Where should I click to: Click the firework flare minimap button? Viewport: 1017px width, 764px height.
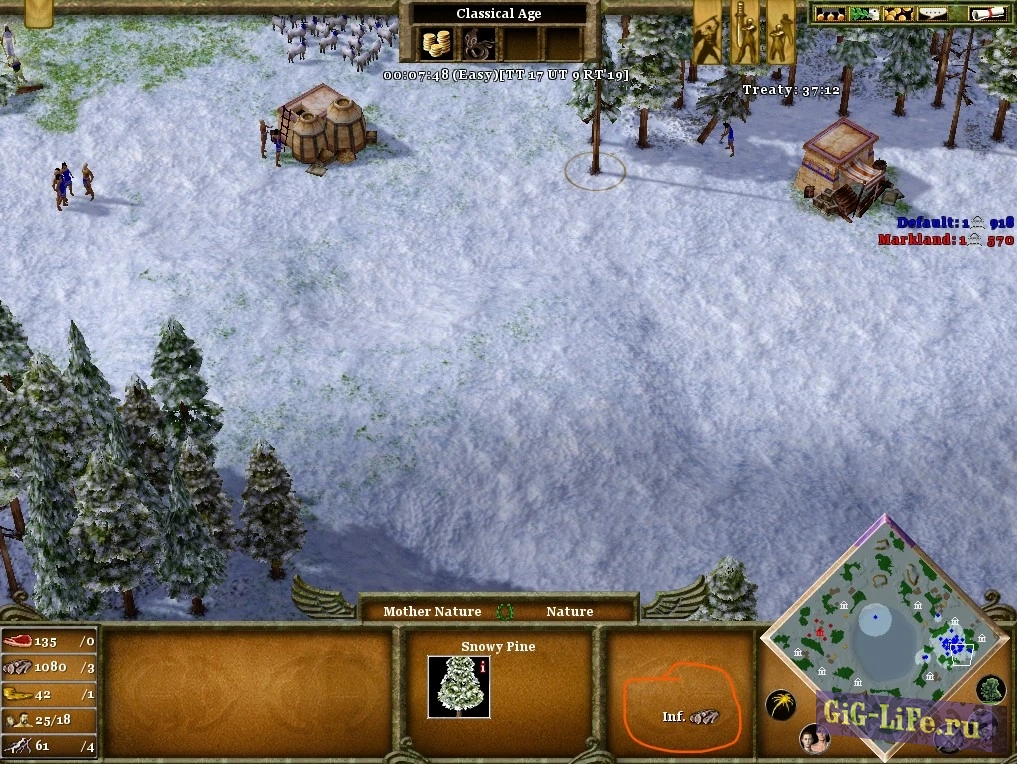coord(780,704)
